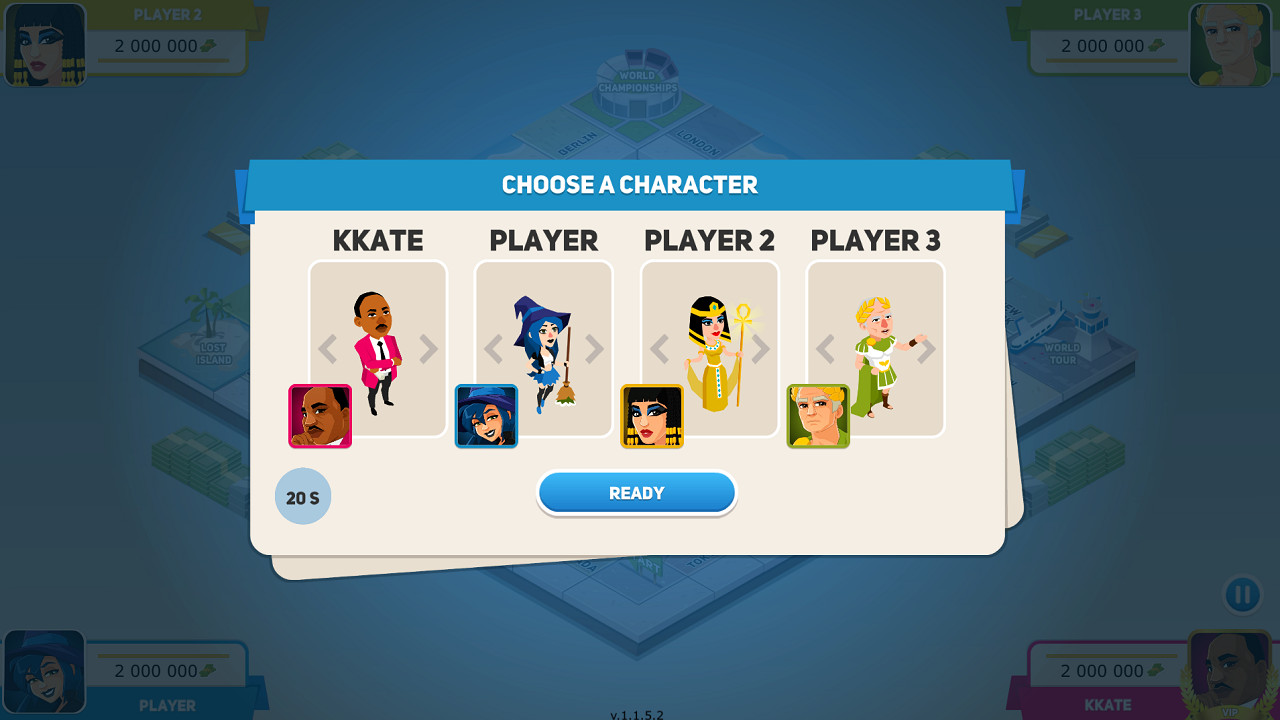Screen dimensions: 1280x720
Task: Cycle KKATE's character using the right arrow
Action: click(x=429, y=348)
